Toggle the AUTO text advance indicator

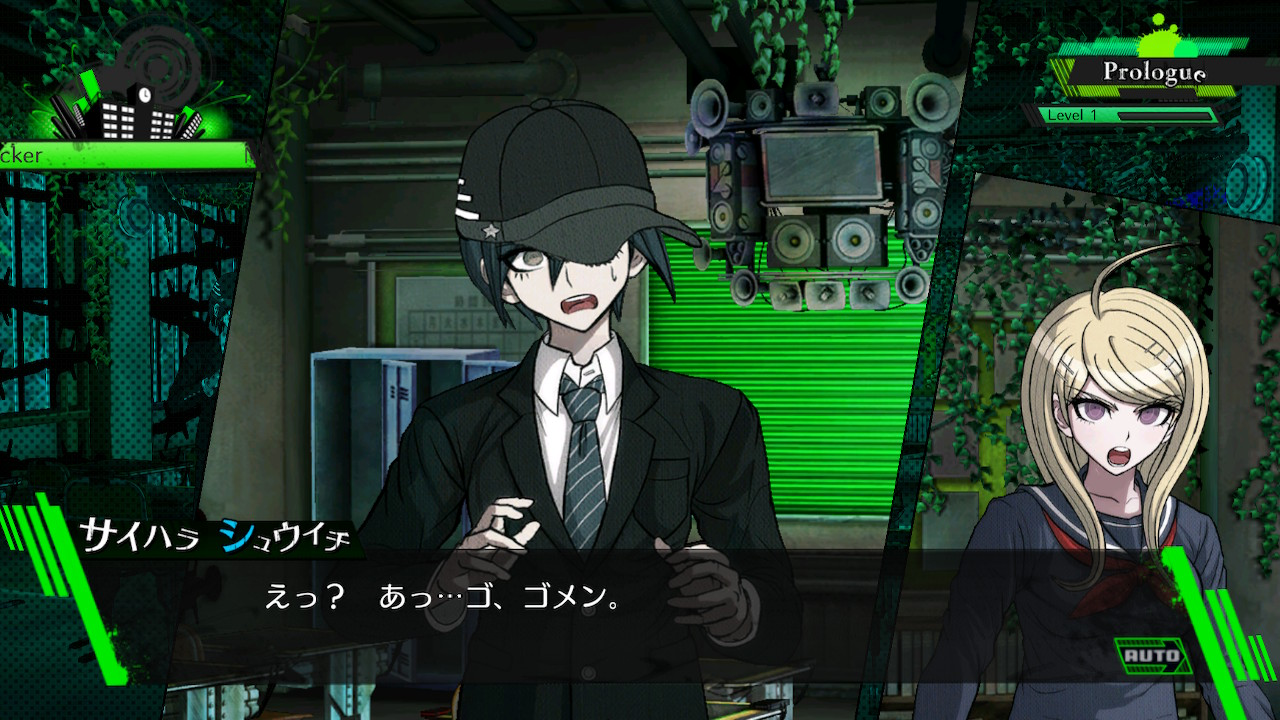(1152, 657)
